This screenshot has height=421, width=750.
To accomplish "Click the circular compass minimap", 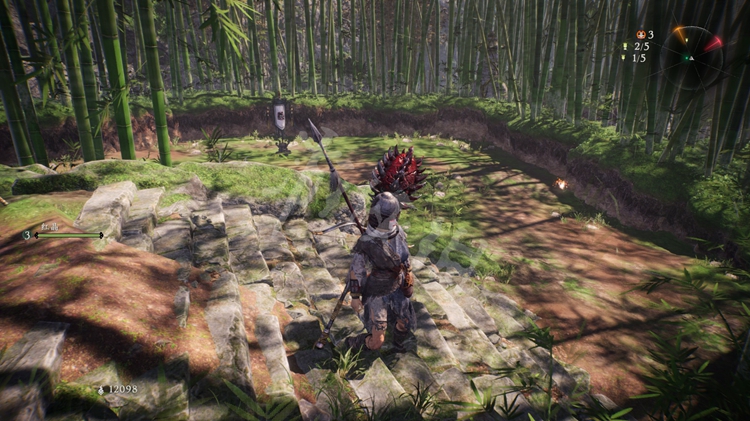I will tap(691, 57).
